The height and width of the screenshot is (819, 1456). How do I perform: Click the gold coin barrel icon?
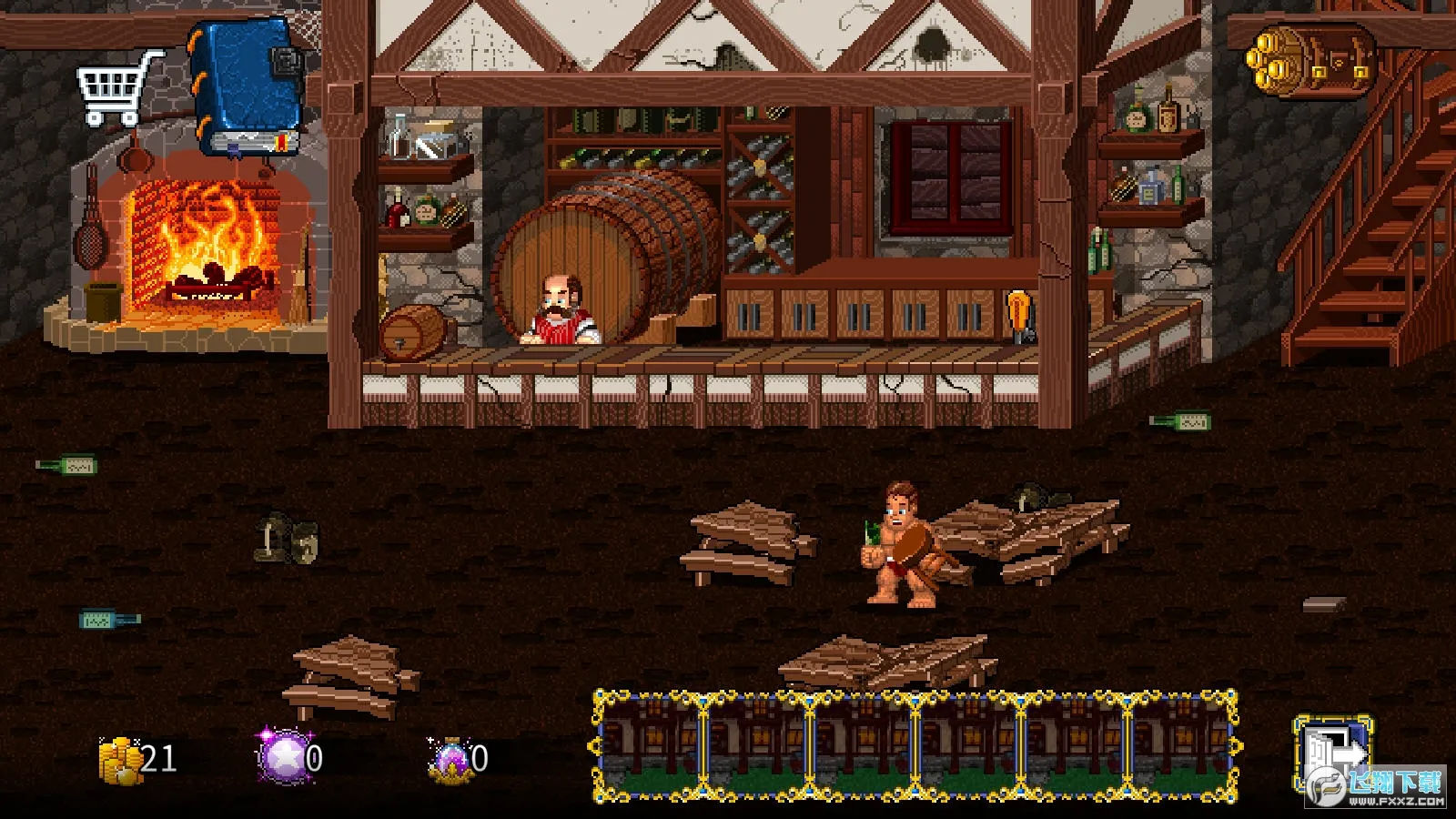click(x=1313, y=60)
